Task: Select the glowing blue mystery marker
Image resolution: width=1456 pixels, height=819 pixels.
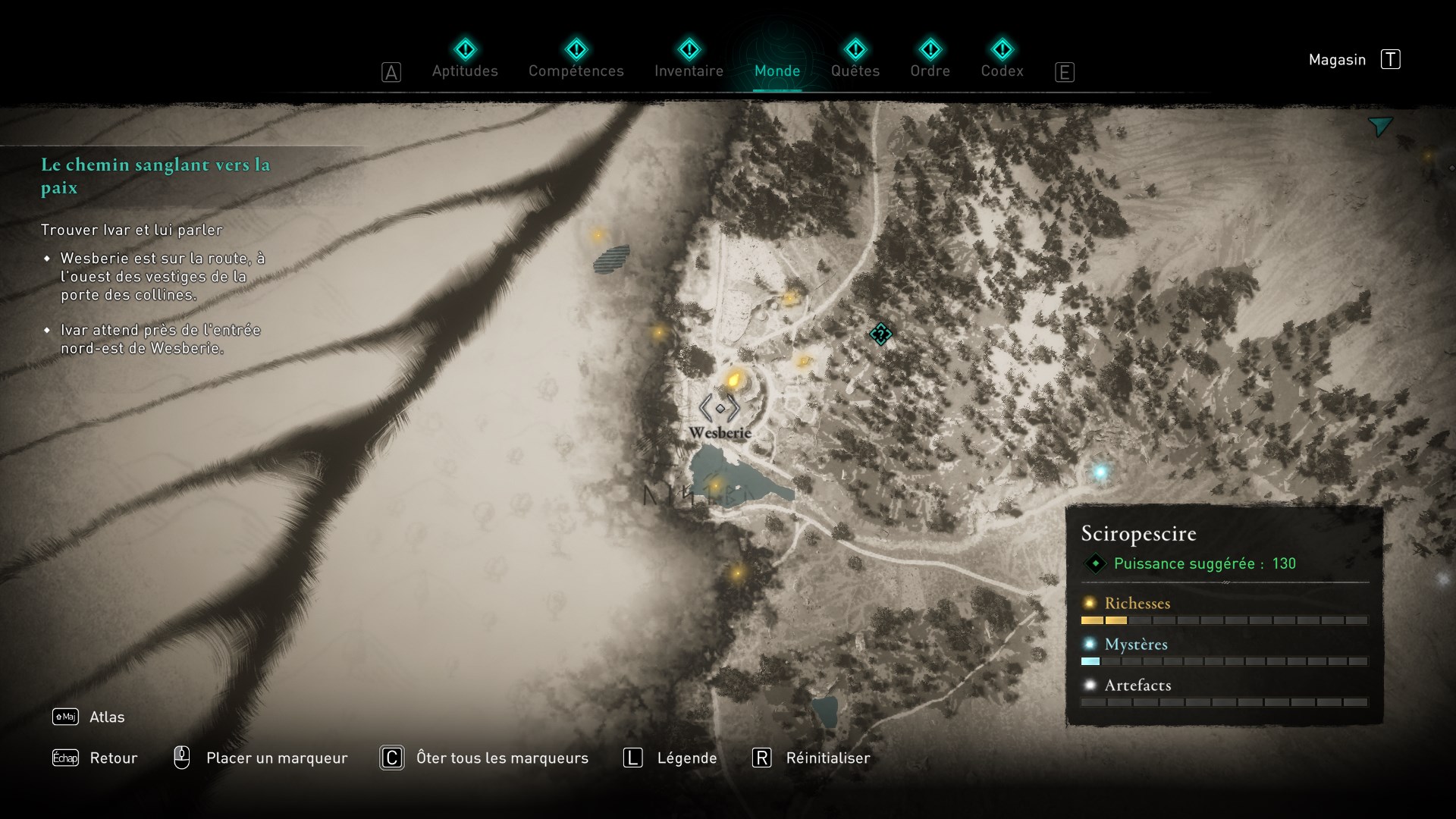Action: [1100, 472]
